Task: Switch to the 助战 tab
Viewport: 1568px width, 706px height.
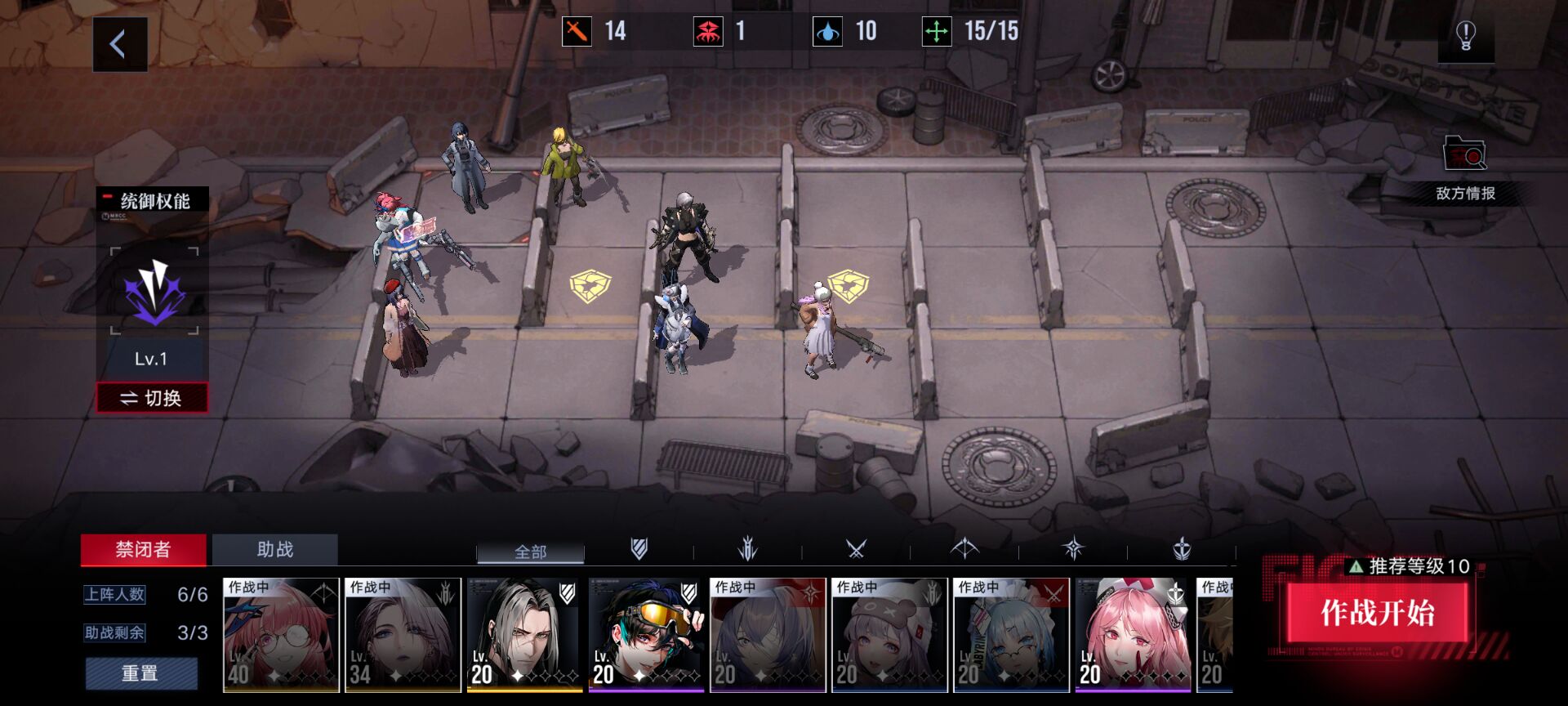Action: click(274, 550)
